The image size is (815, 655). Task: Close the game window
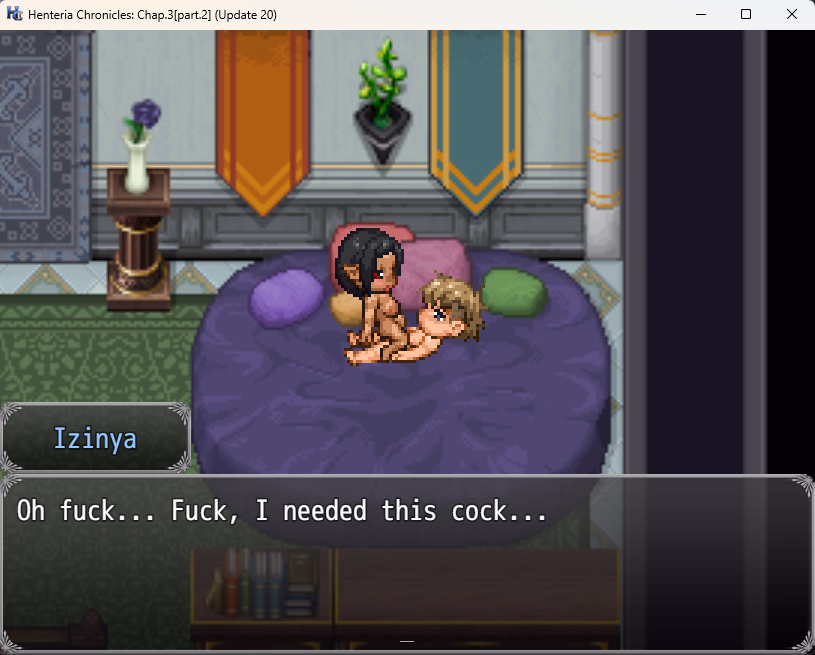[x=792, y=14]
